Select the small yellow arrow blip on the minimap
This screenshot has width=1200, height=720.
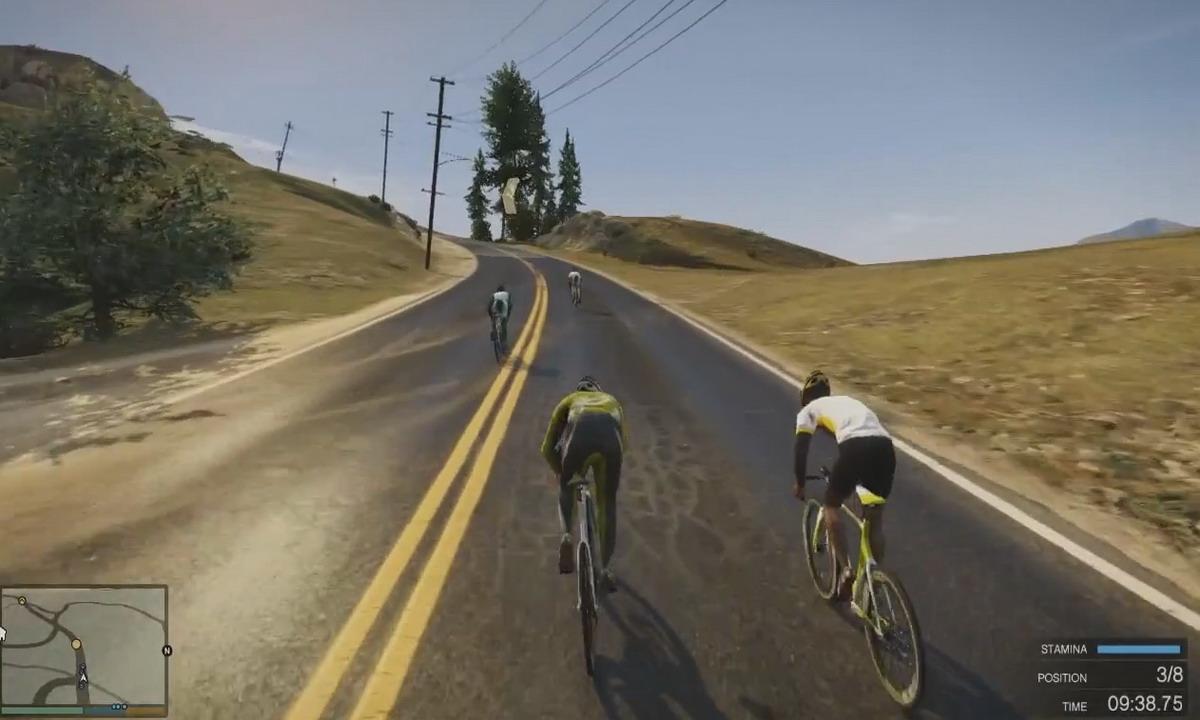pos(22,601)
